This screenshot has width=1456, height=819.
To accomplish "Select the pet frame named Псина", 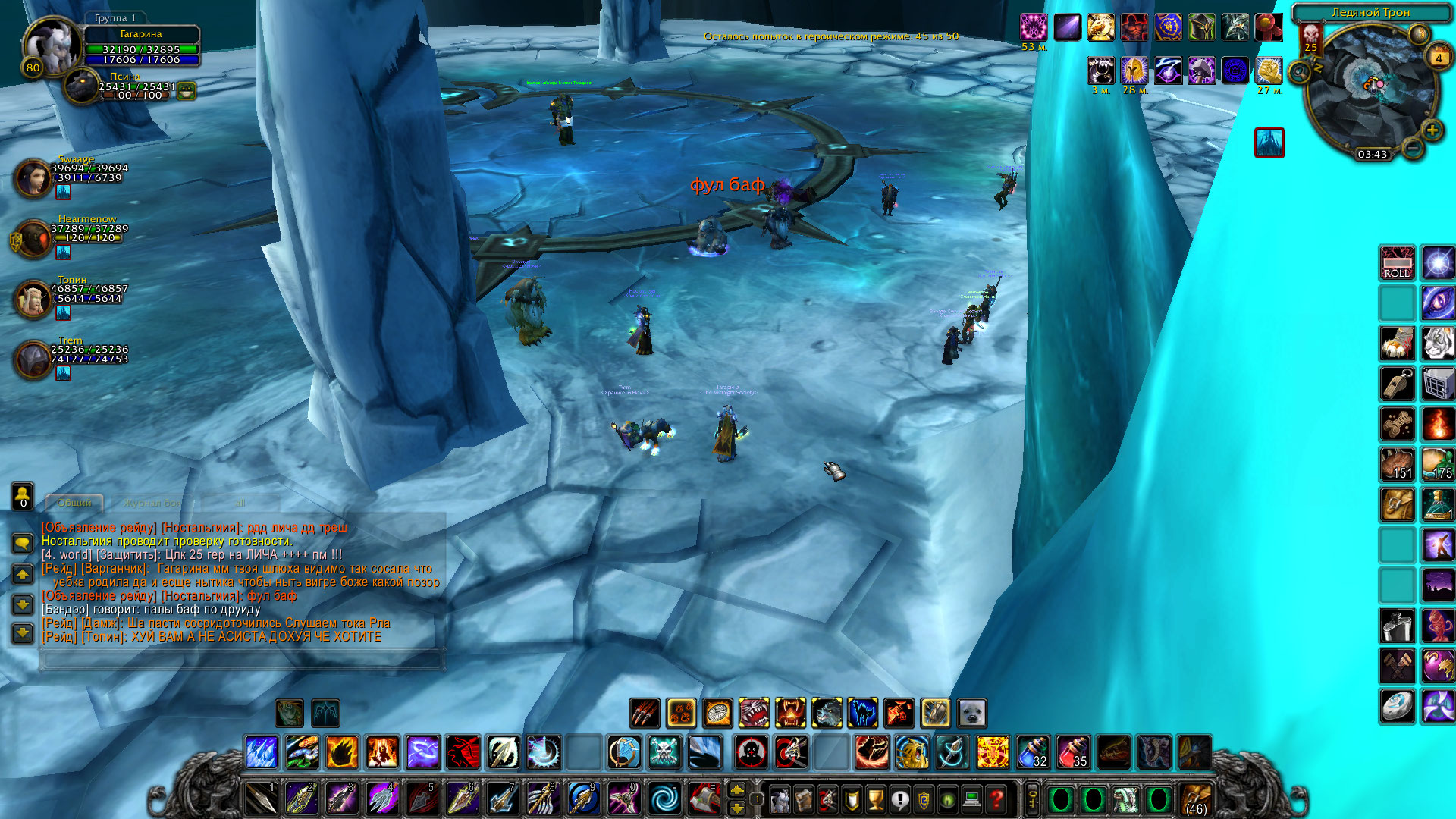I will point(81,87).
